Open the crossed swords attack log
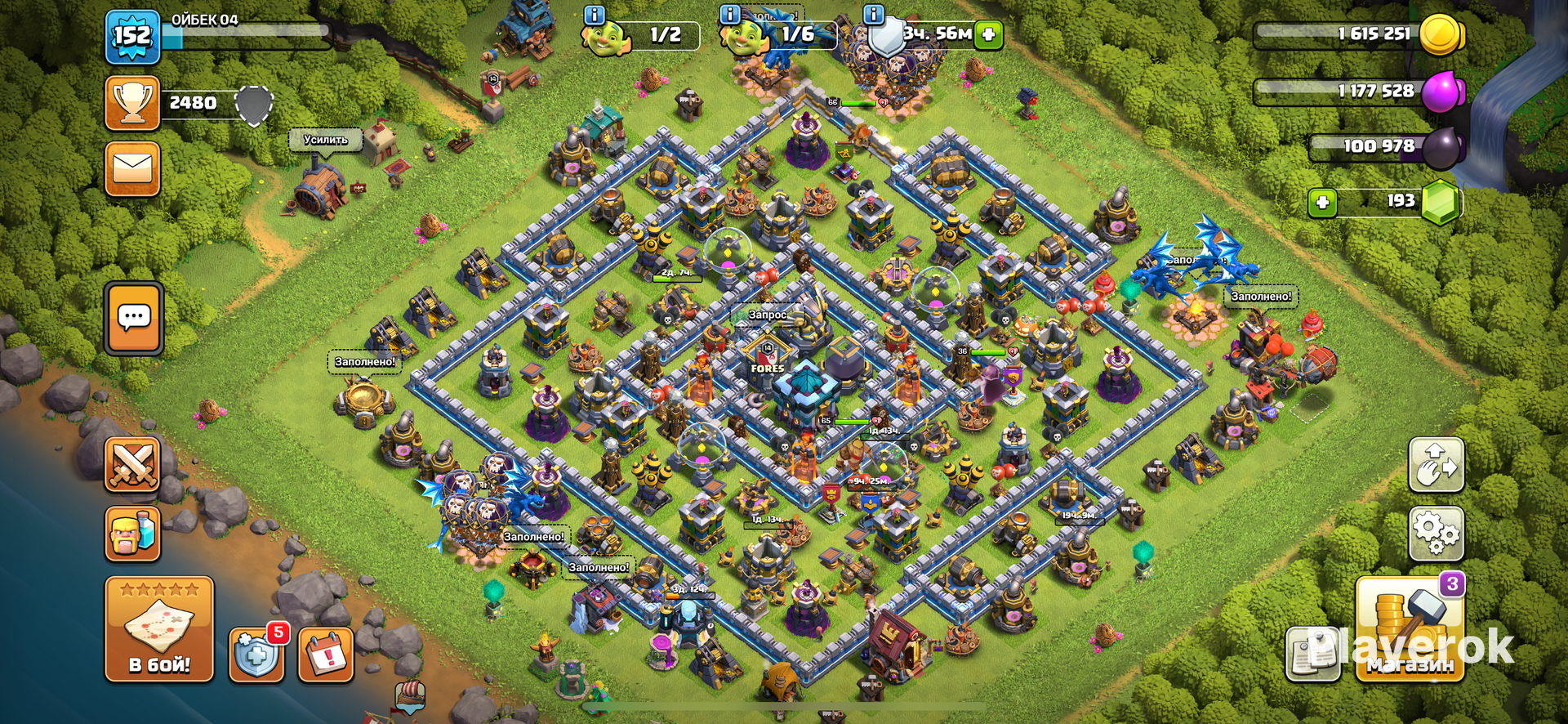The width and height of the screenshot is (1568, 724). (x=132, y=465)
